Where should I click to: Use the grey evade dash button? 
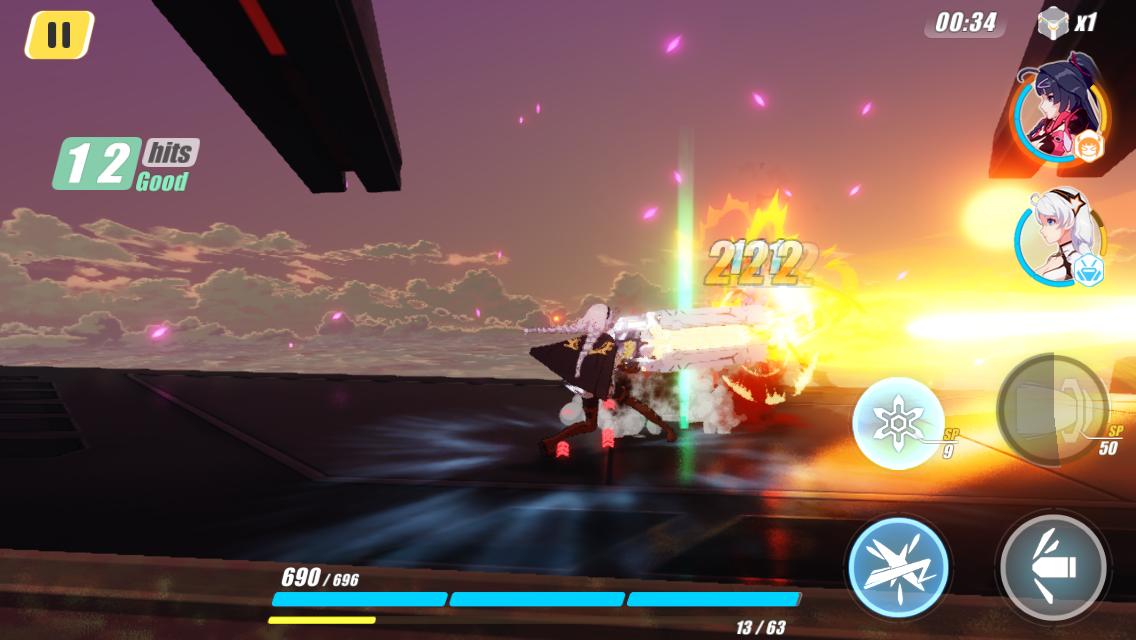pyautogui.click(x=1053, y=567)
